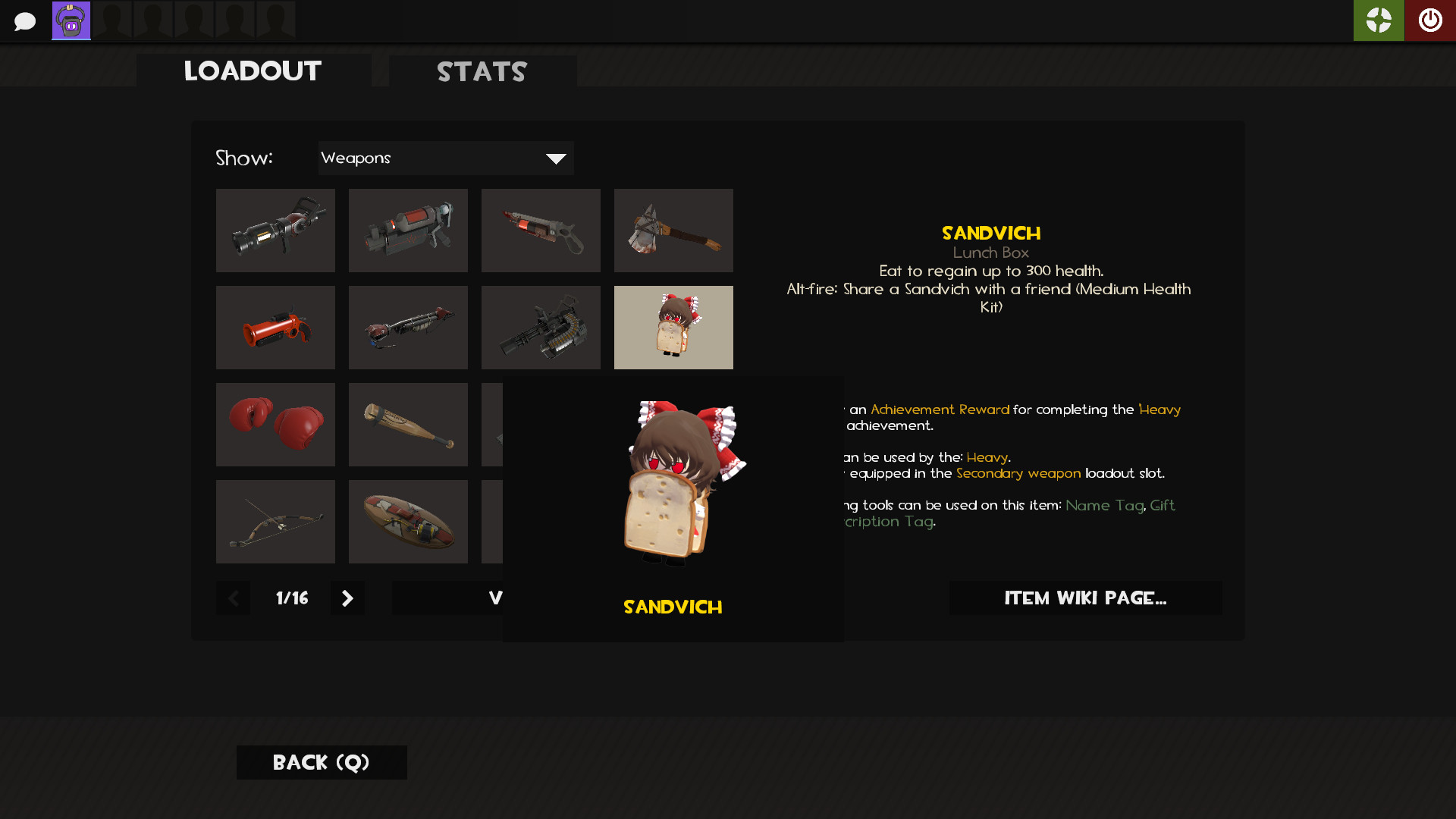Go to next page with right arrow

(347, 598)
